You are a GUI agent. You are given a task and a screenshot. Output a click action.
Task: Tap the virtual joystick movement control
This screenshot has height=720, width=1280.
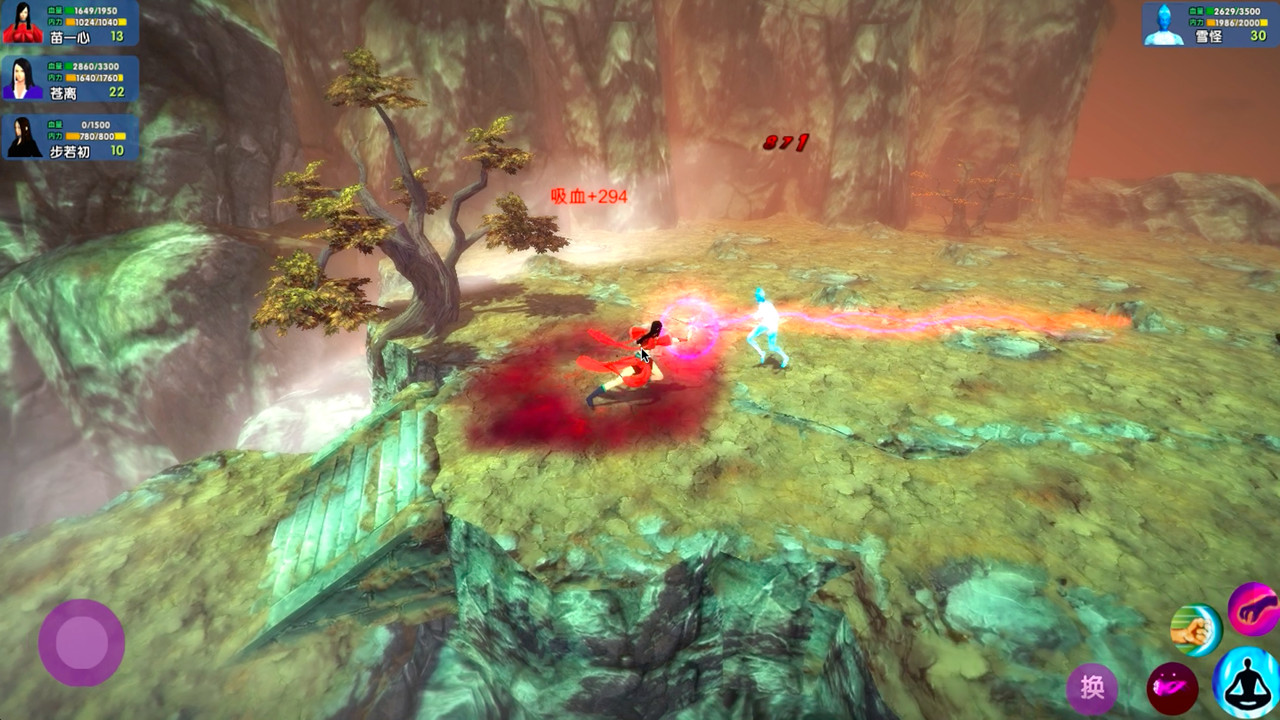(80, 645)
